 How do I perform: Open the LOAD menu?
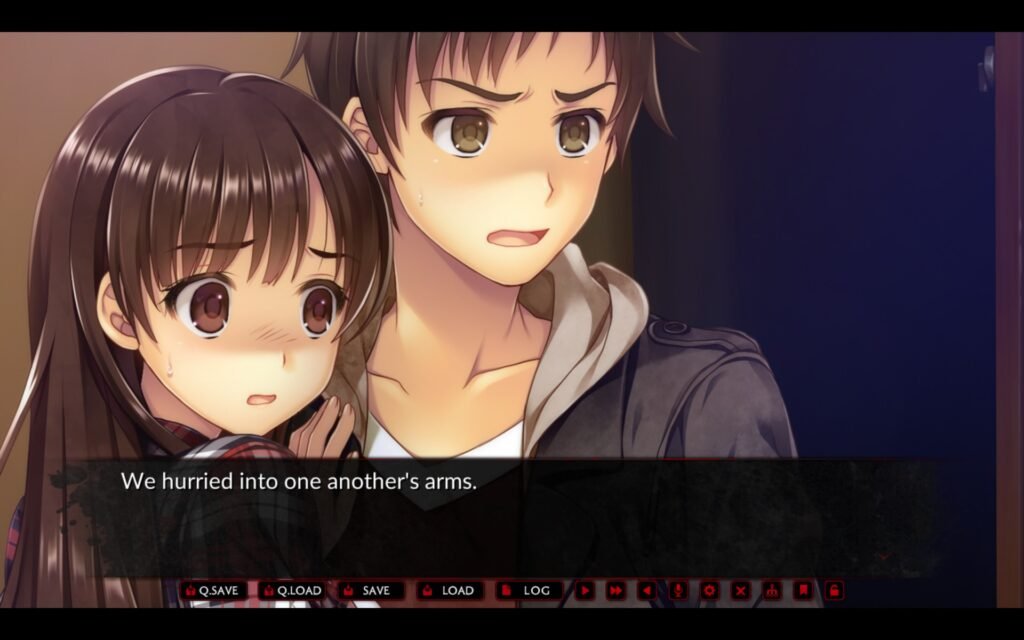point(450,591)
